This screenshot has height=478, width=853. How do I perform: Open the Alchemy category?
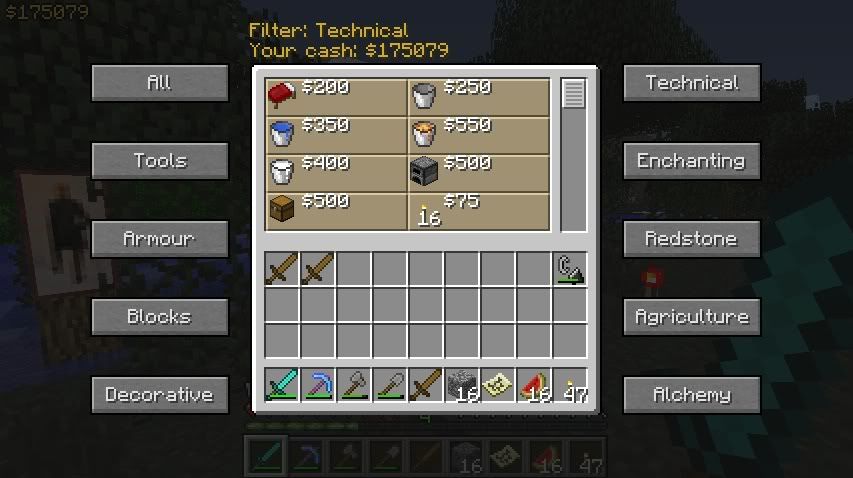(x=692, y=395)
